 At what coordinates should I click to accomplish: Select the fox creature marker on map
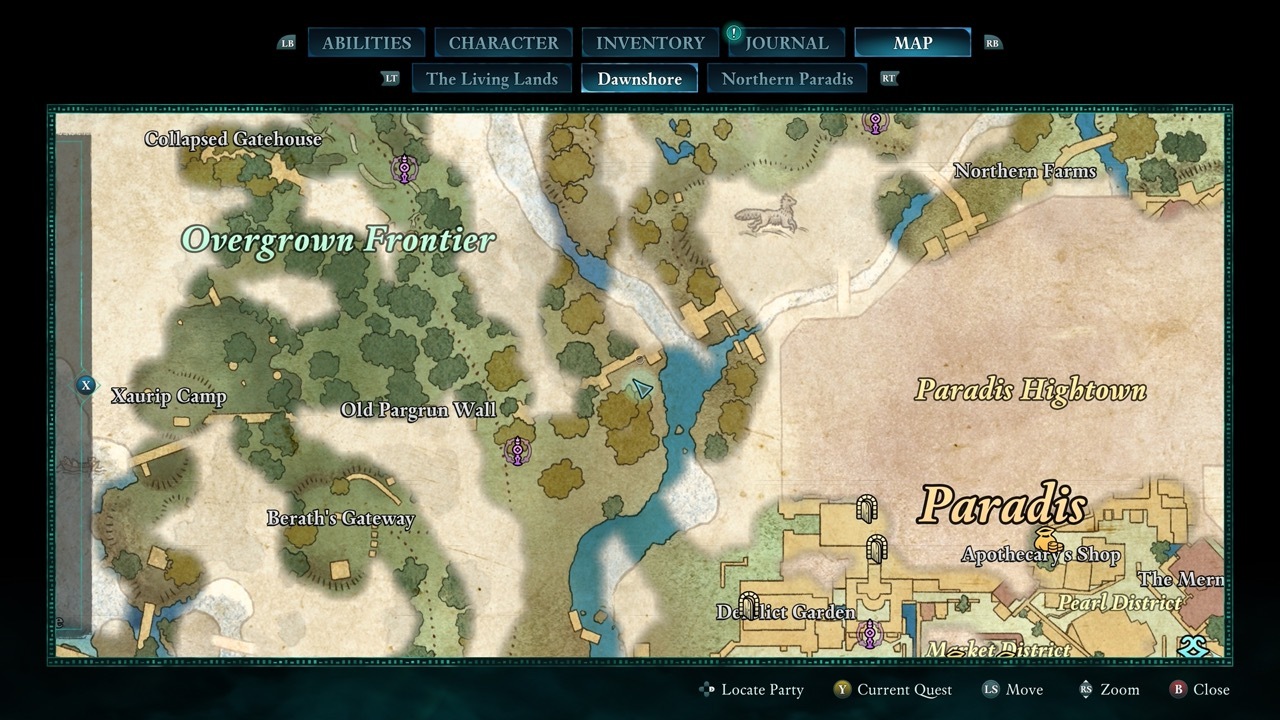(x=771, y=213)
